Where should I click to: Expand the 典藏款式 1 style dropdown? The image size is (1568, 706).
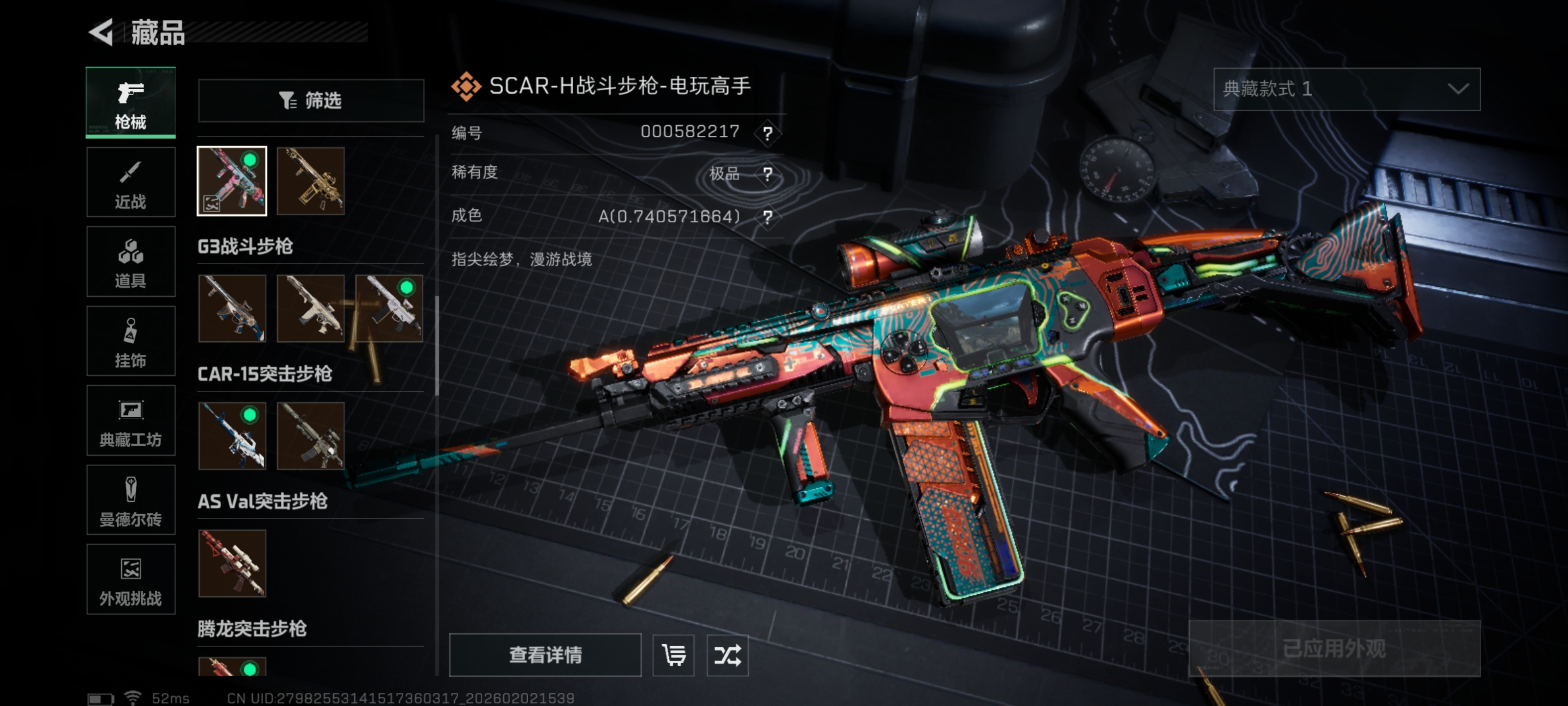(1347, 90)
